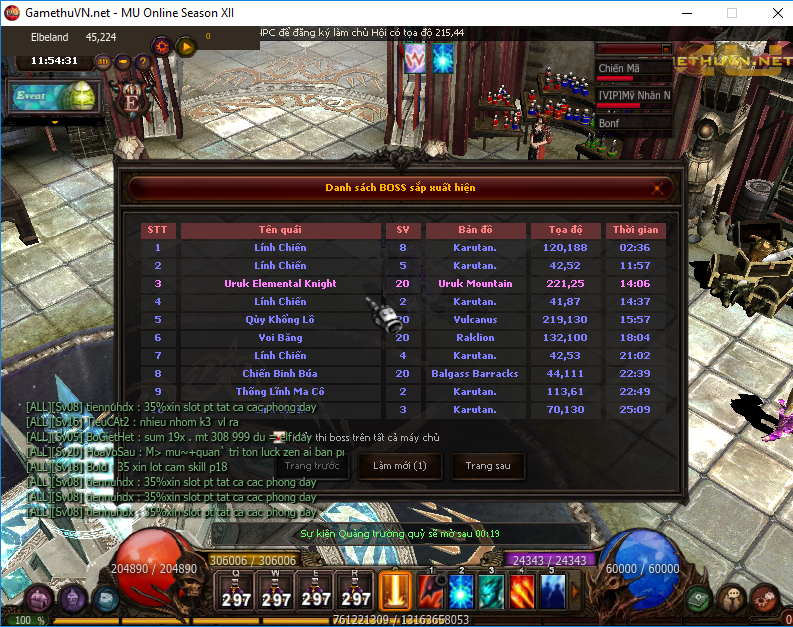Image resolution: width=793 pixels, height=627 pixels.
Task: Click the 'Làm mới (1)' refresh button
Action: pyautogui.click(x=399, y=466)
